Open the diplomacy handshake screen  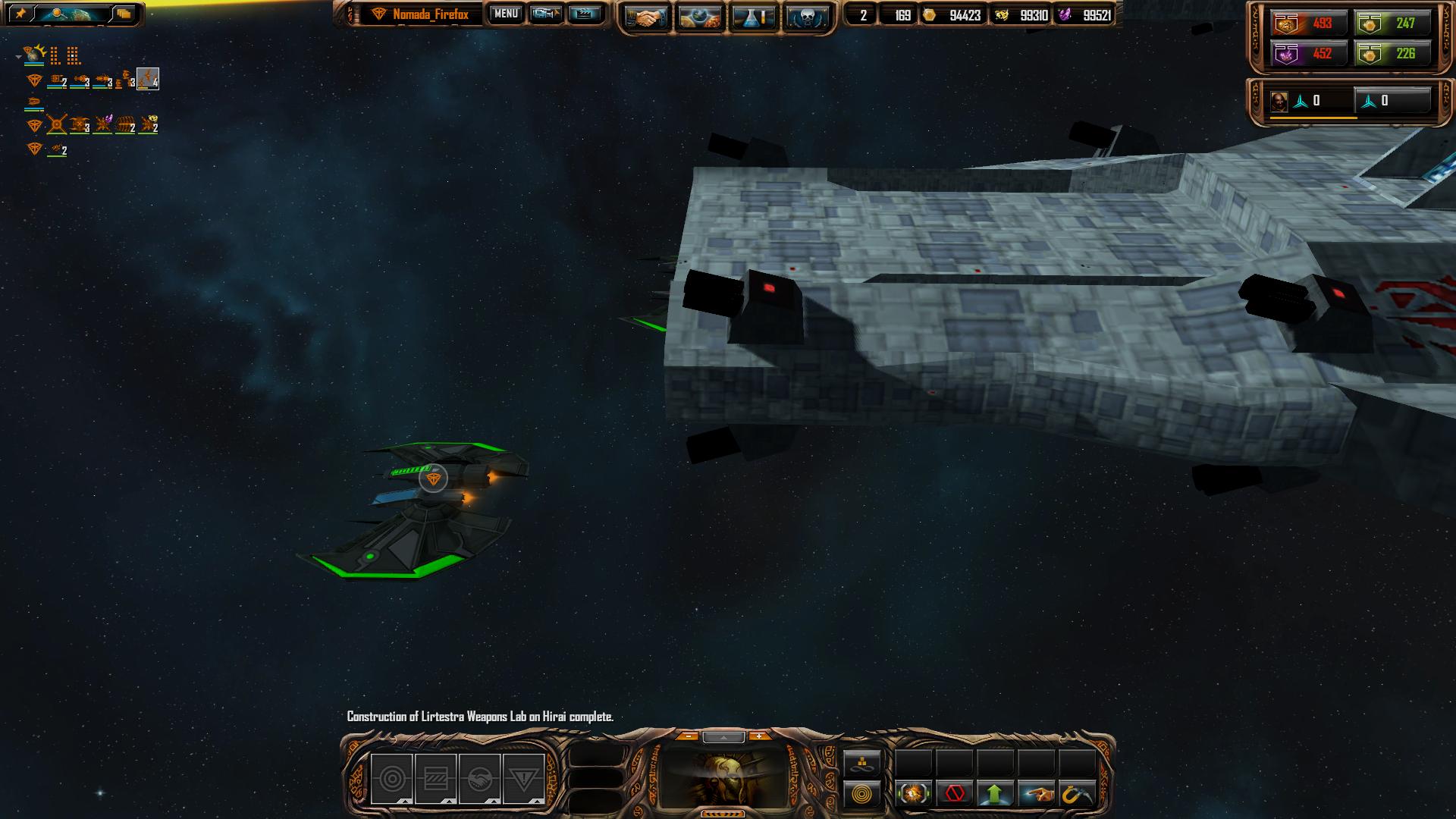[x=645, y=18]
